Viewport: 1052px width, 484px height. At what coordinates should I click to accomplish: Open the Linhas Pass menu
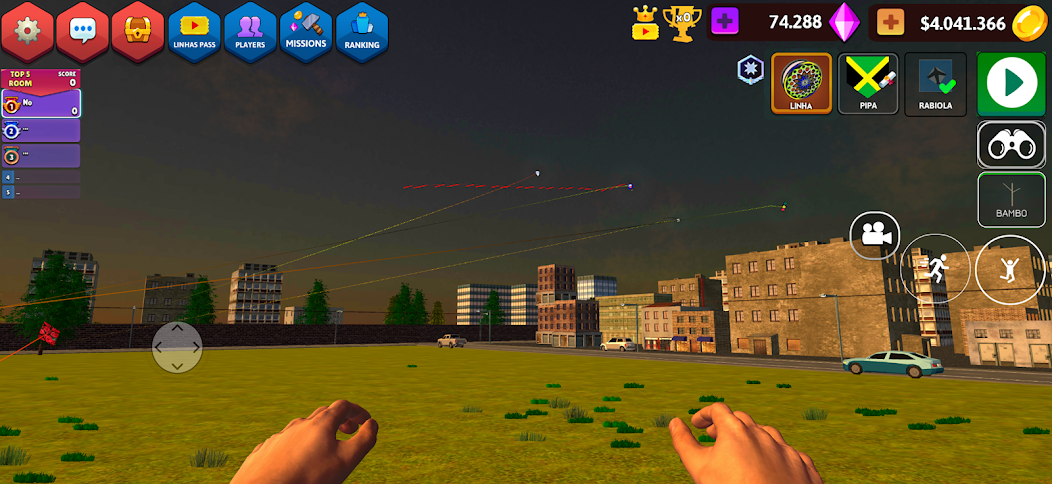[x=194, y=30]
